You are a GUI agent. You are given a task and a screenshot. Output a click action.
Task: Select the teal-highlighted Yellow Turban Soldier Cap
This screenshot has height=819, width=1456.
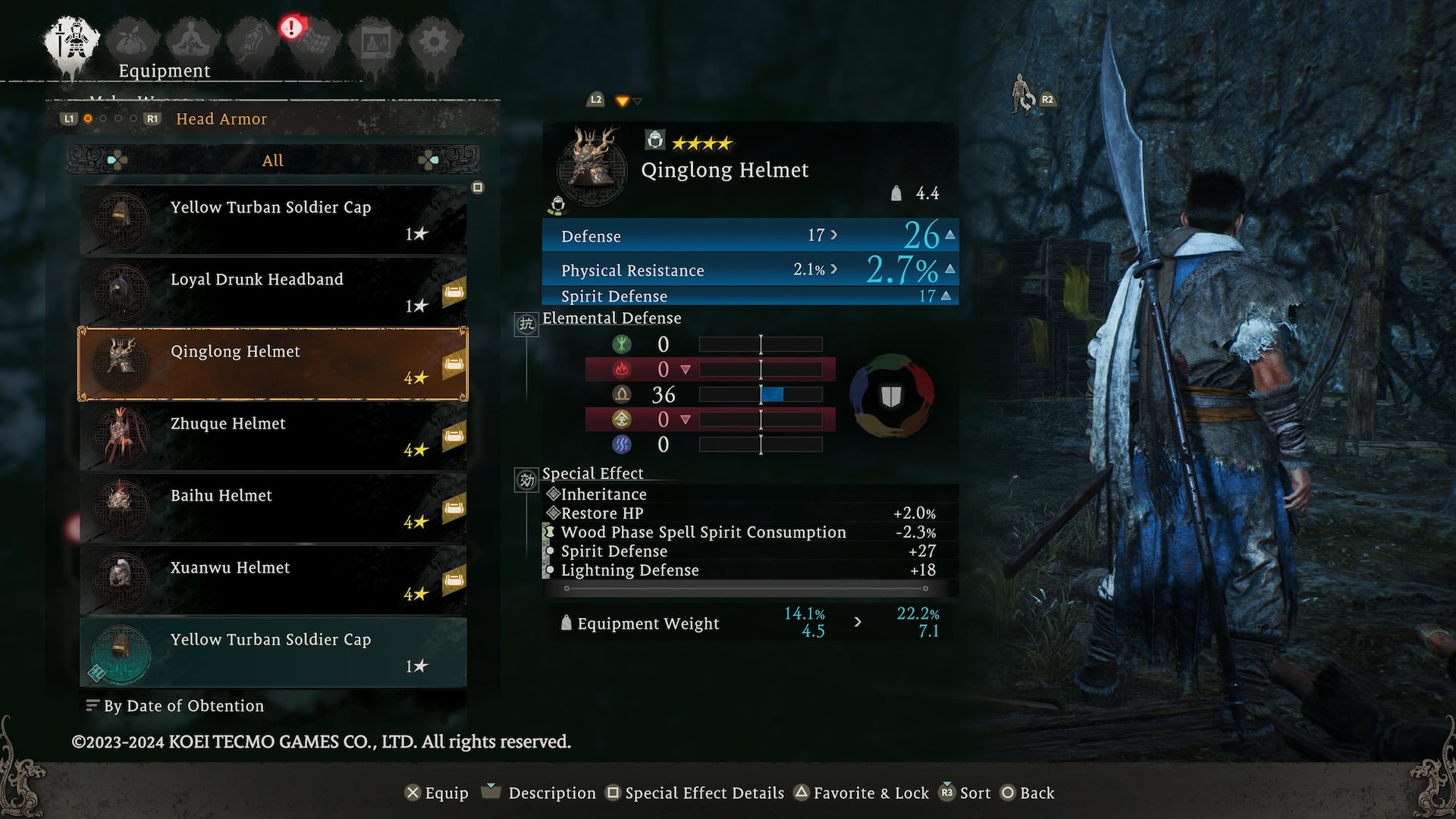tap(273, 652)
